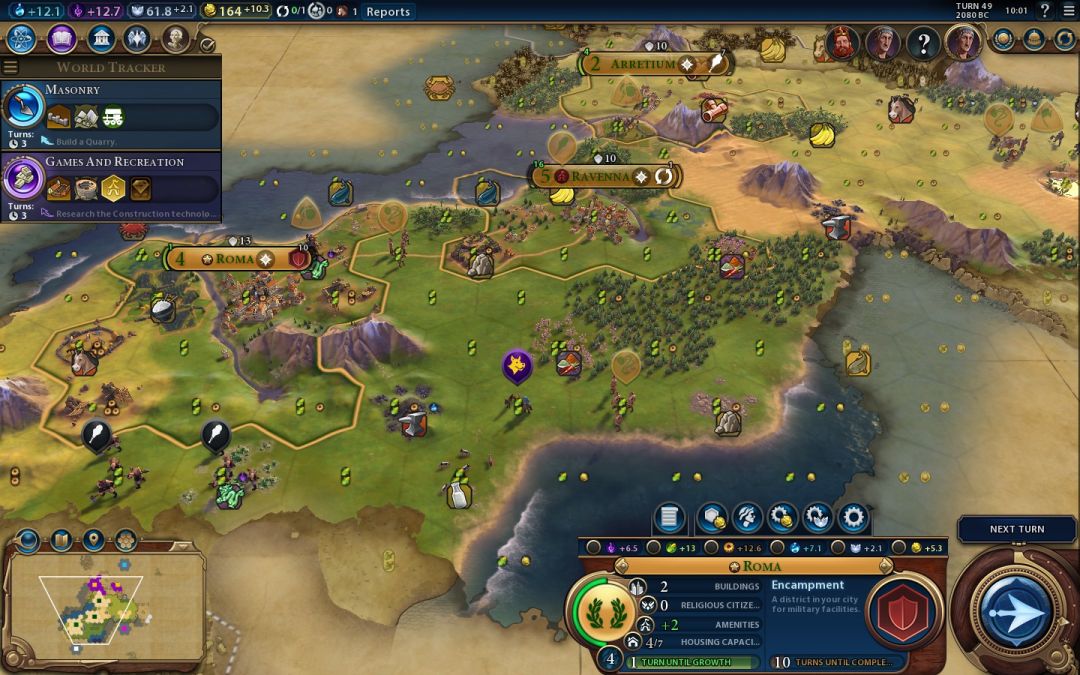This screenshot has height=675, width=1080.
Task: Open the help question mark in top bar
Action: tap(1045, 11)
